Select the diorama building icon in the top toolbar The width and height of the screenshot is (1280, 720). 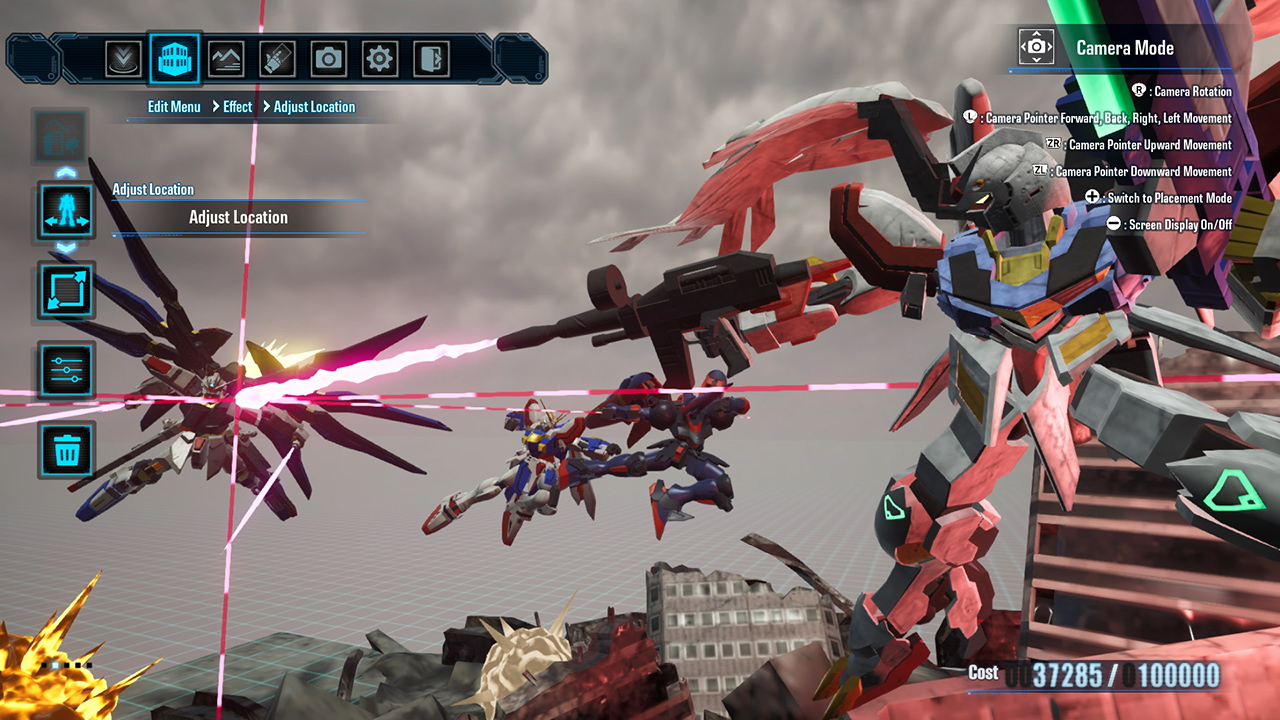175,58
